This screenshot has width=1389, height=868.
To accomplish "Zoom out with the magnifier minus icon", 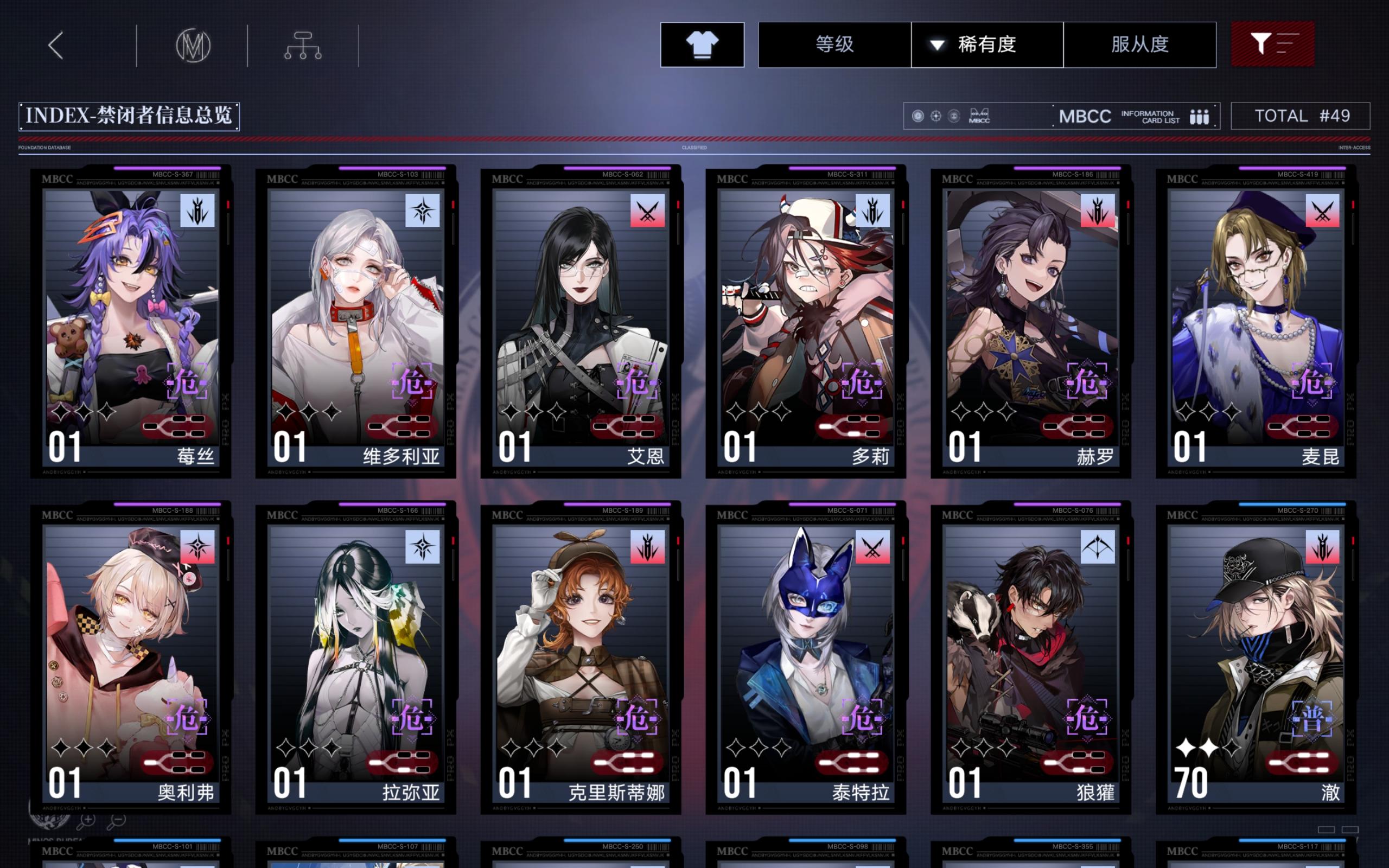I will pos(118,822).
